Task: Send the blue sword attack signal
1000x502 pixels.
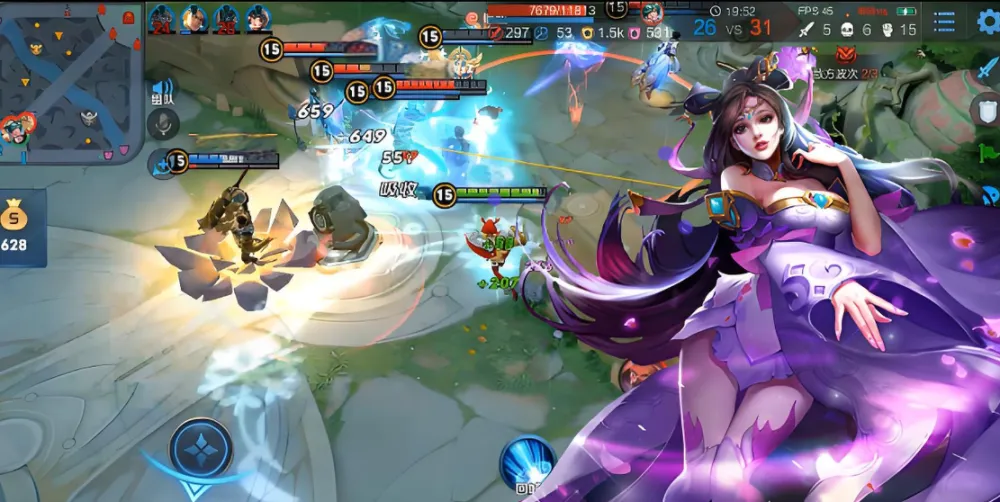Action: tap(987, 68)
